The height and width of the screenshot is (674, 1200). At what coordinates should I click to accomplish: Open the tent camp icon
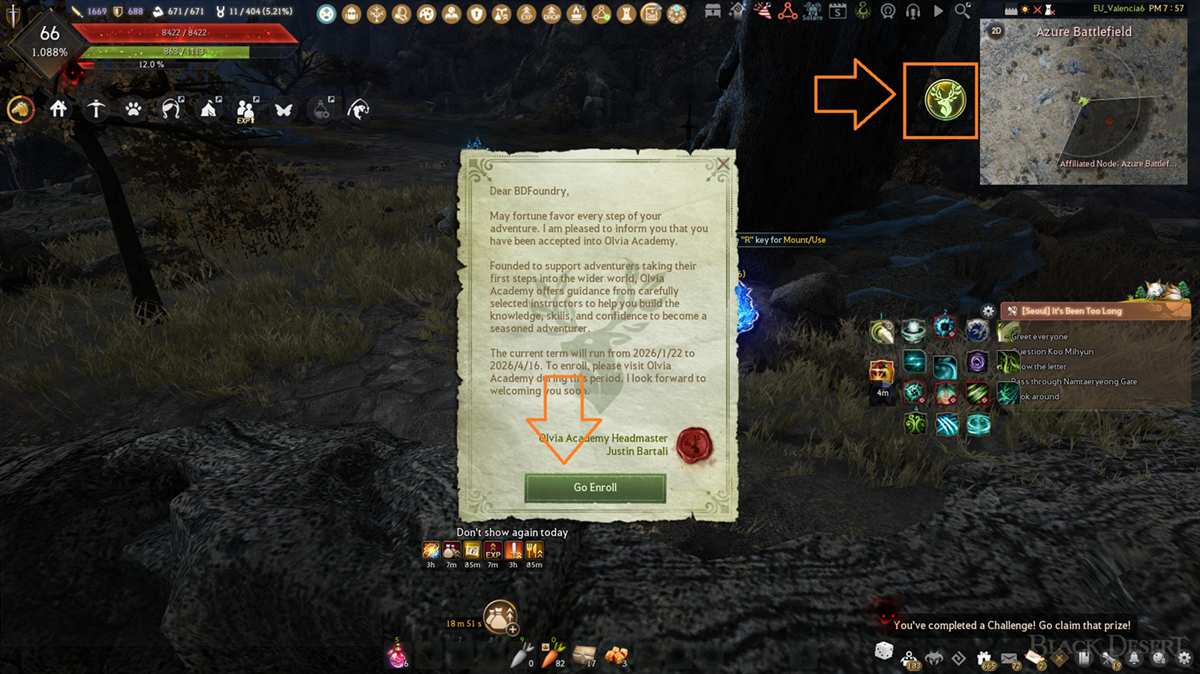click(209, 109)
